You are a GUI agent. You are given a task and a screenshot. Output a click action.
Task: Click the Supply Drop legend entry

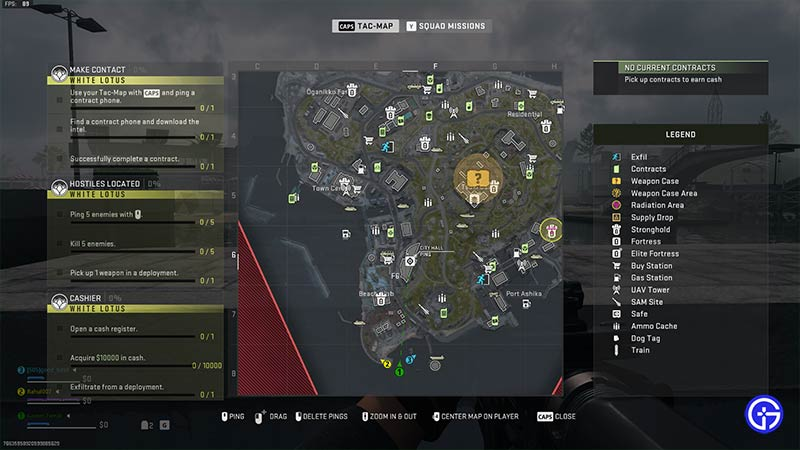(651, 217)
